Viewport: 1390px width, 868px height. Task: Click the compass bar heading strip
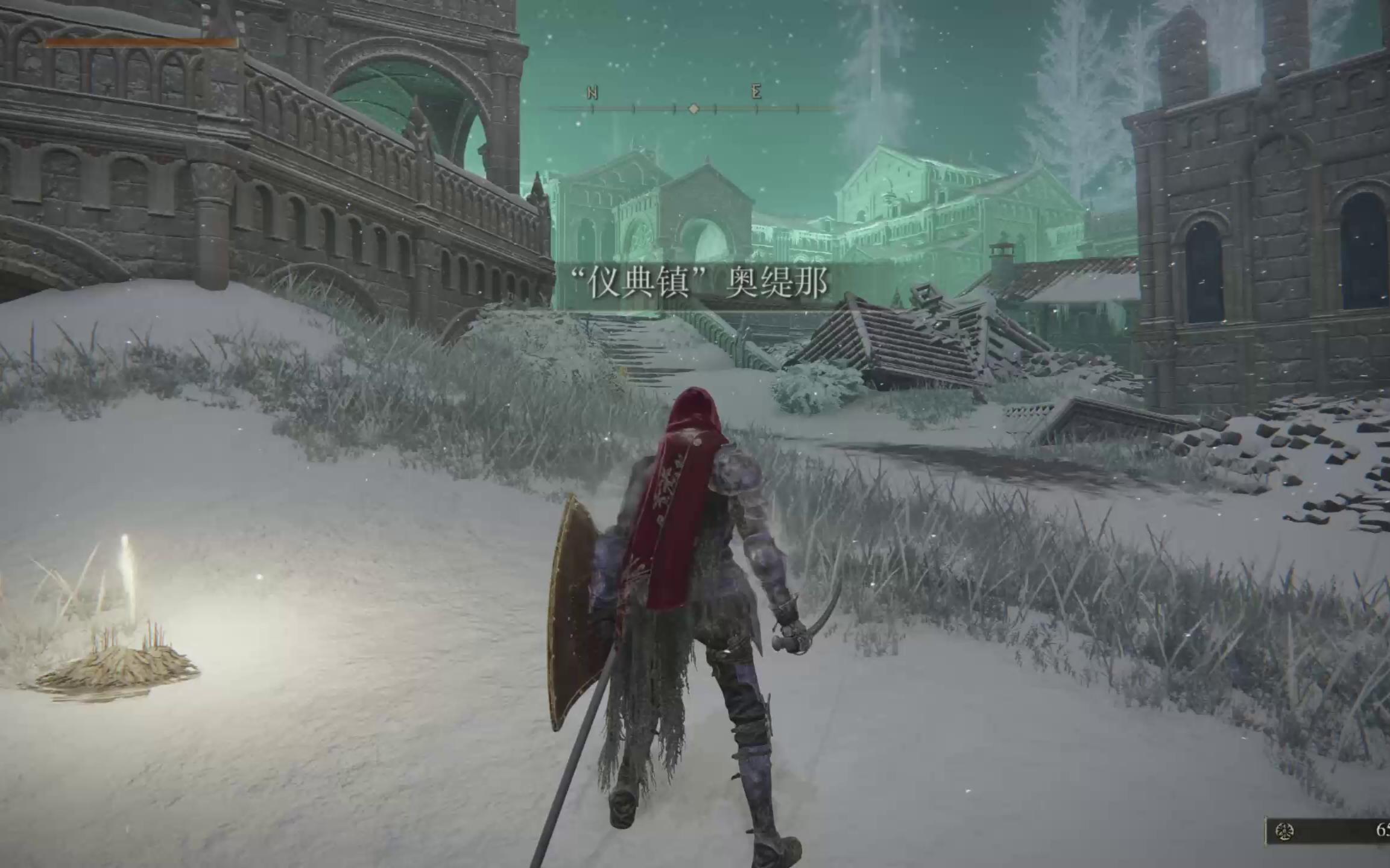coord(686,108)
